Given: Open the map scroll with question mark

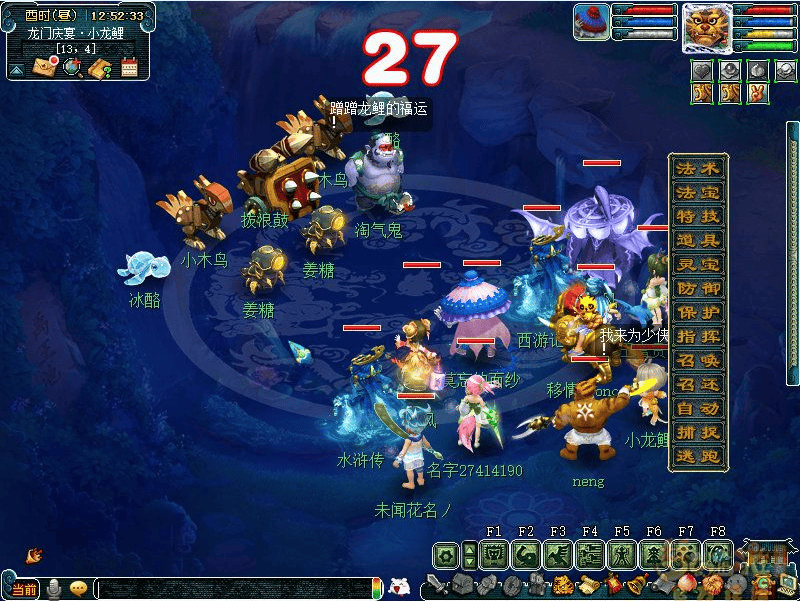Looking at the screenshot, I should point(99,67).
